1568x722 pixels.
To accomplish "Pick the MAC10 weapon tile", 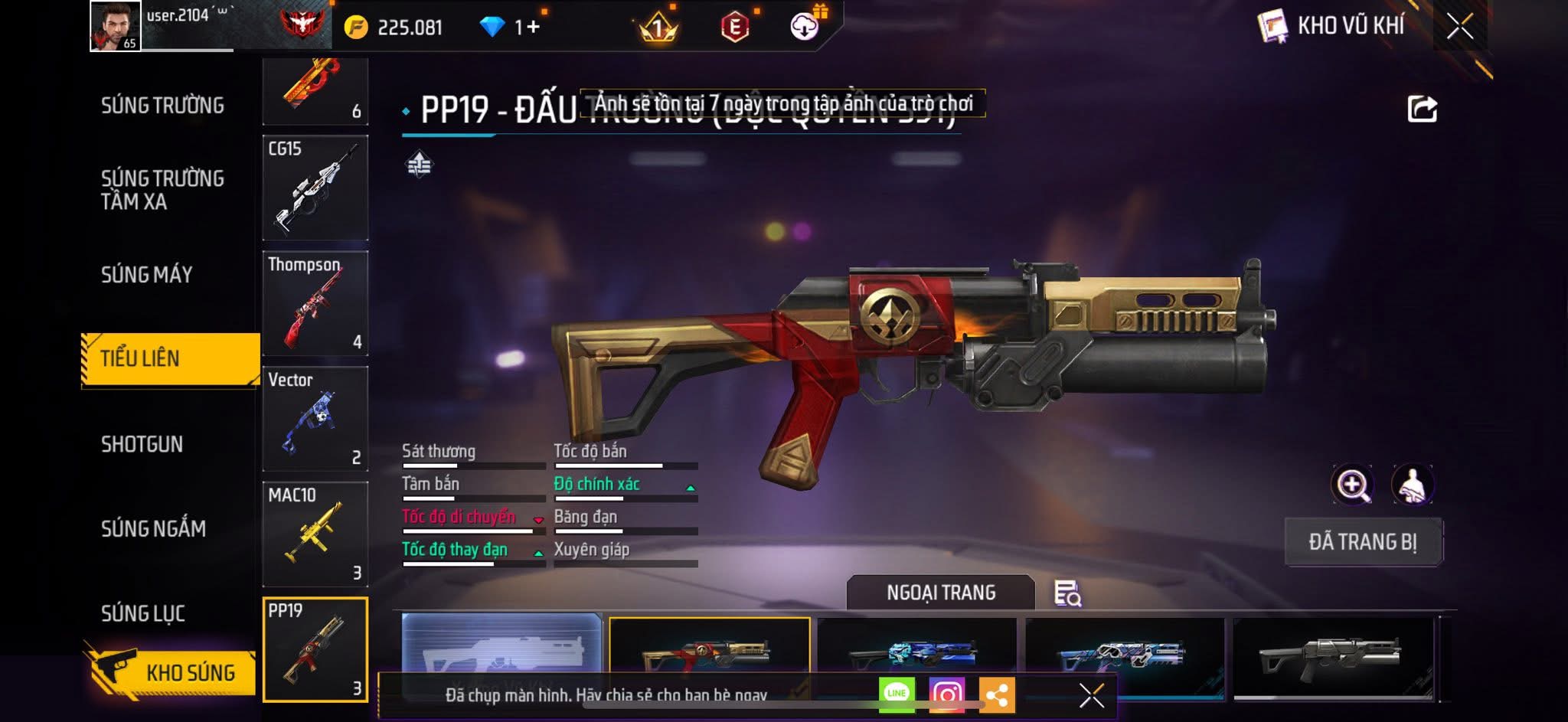I will (x=315, y=534).
